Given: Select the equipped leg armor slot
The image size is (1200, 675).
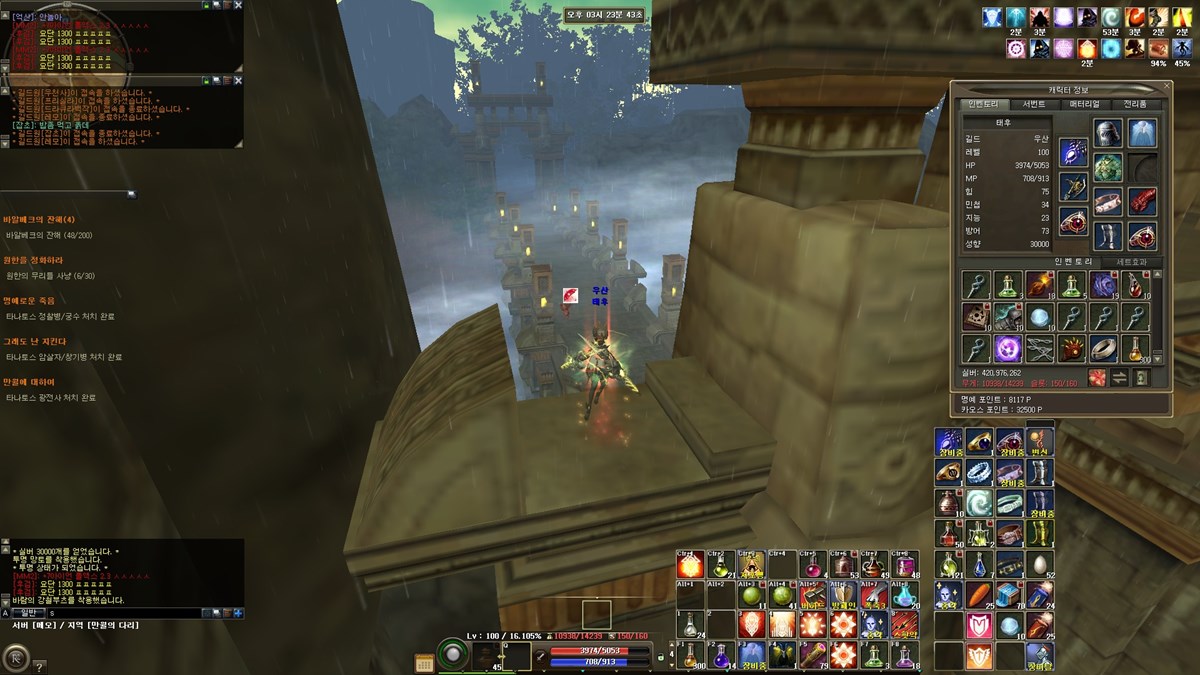Looking at the screenshot, I should click(x=1107, y=235).
